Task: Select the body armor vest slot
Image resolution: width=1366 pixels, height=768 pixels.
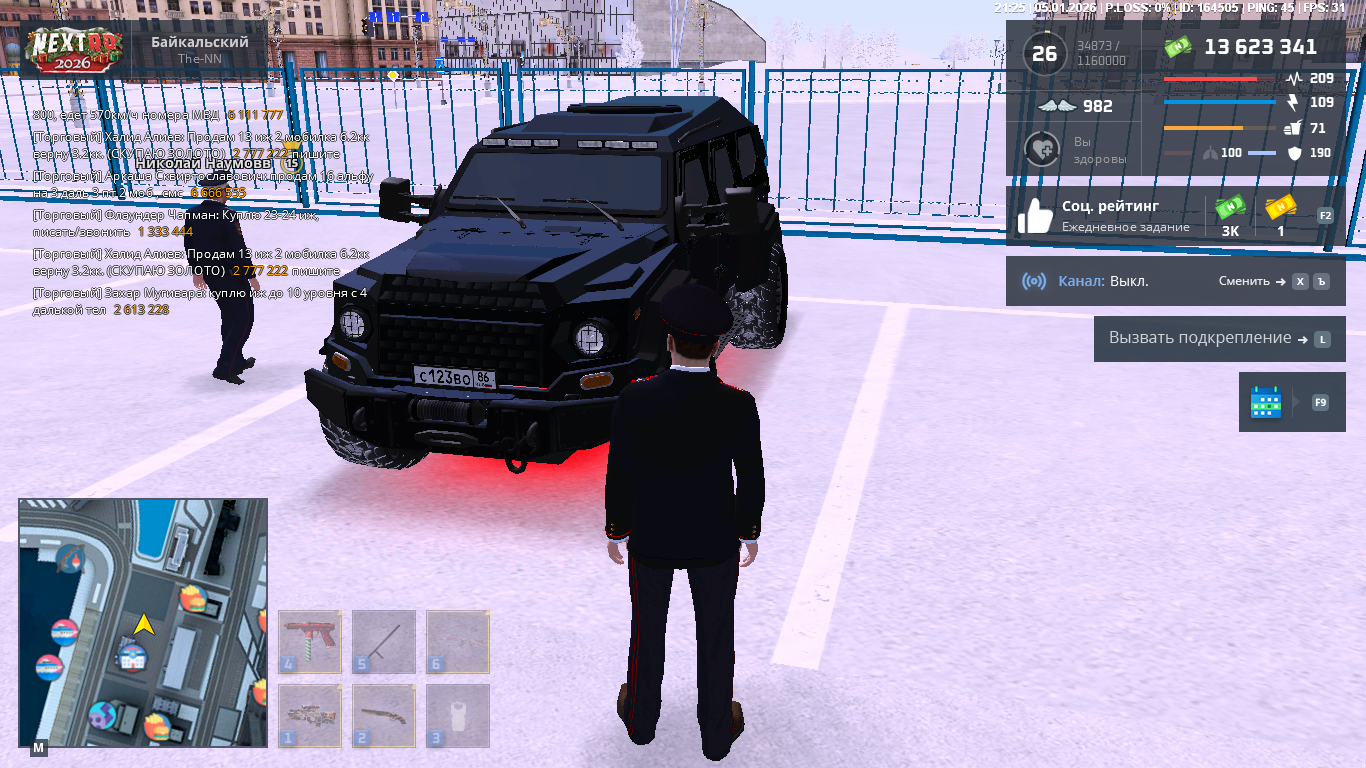Action: [x=458, y=715]
